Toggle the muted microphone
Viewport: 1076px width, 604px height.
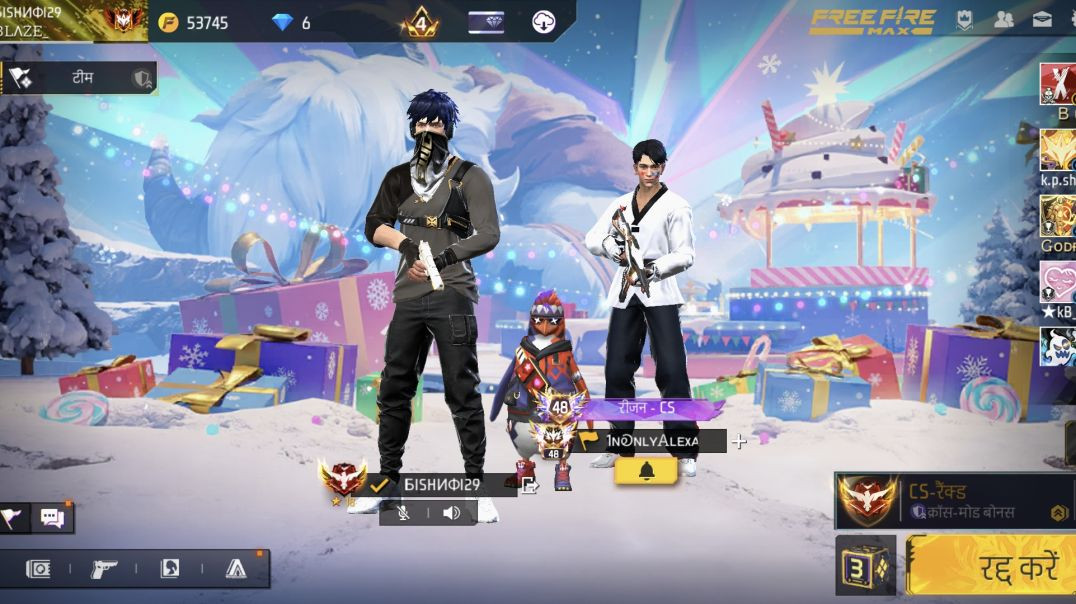404,513
